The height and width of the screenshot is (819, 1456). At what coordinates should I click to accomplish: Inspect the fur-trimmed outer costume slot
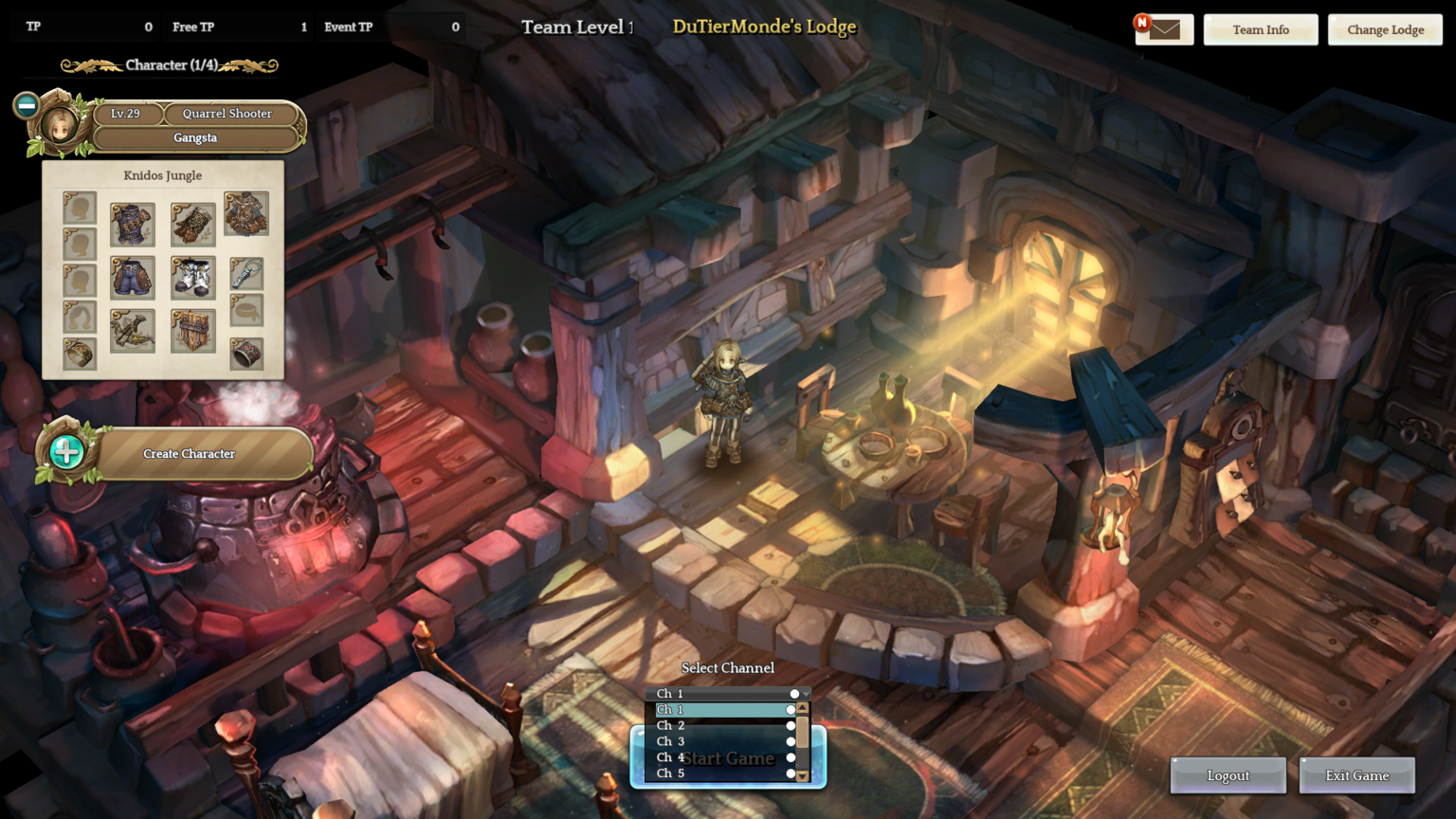[246, 213]
